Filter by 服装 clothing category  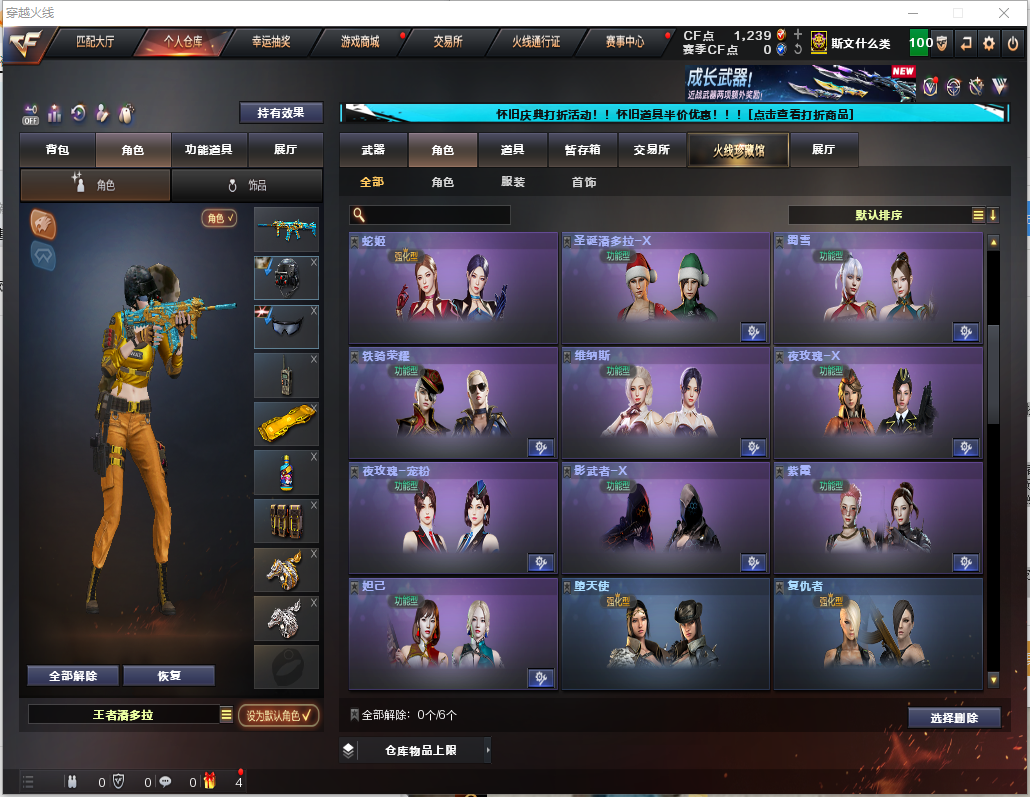513,183
